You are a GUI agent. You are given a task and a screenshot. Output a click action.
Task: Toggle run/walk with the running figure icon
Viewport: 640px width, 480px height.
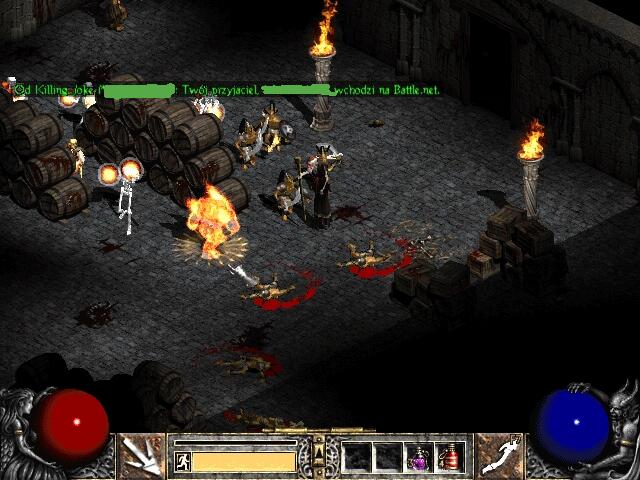(183, 461)
